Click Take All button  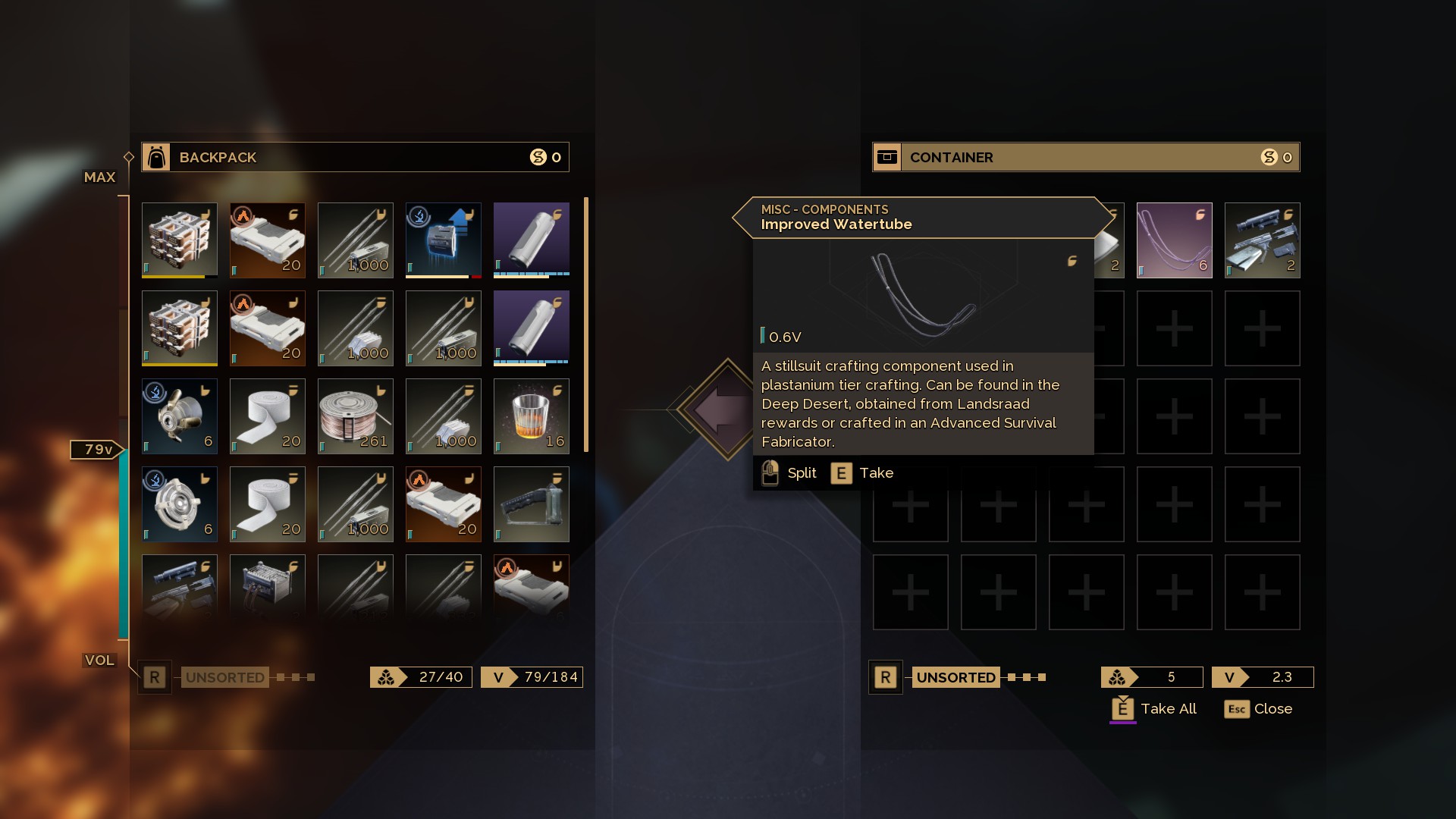click(1154, 709)
